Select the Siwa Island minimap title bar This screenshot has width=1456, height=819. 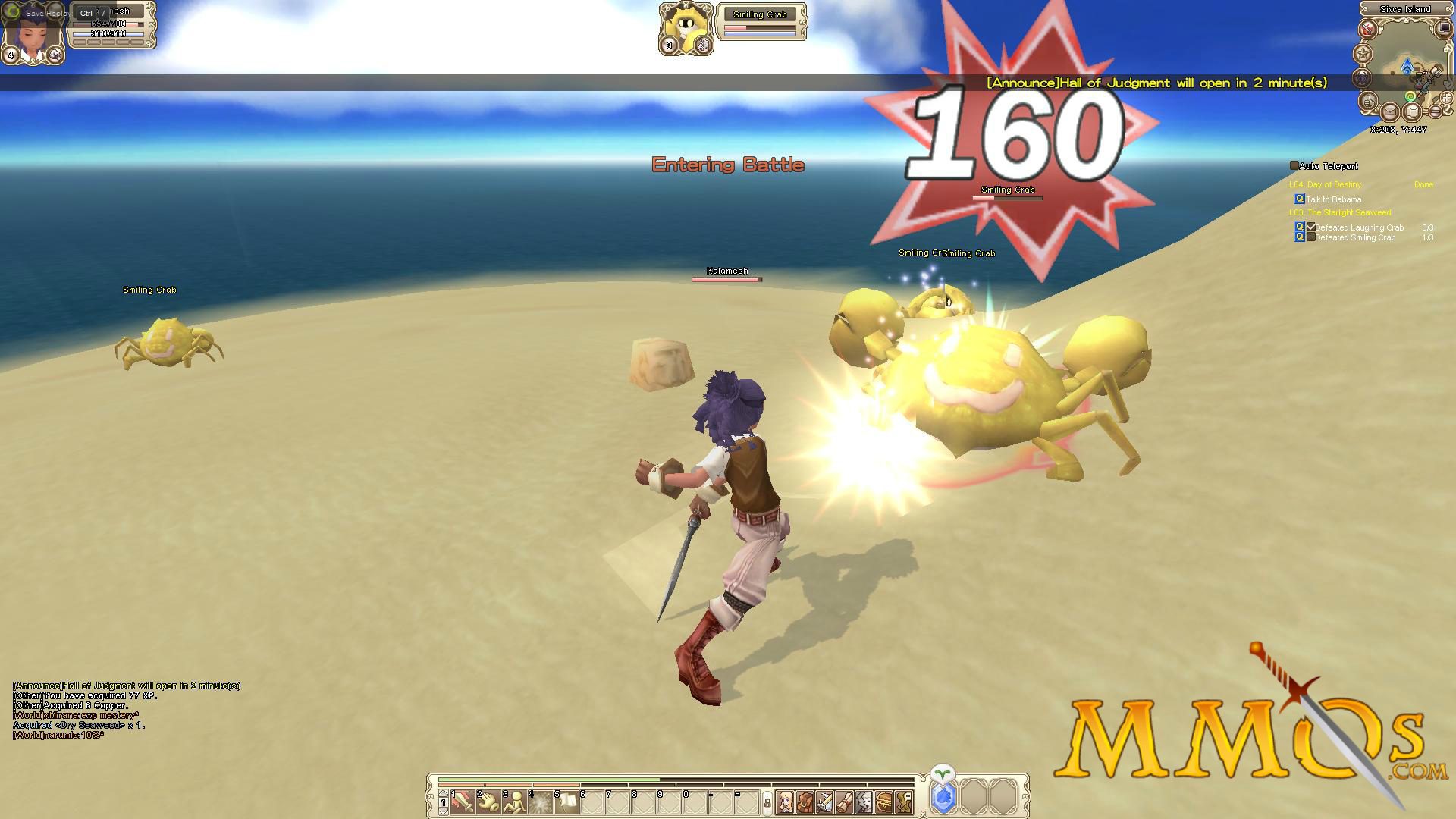coord(1404,9)
